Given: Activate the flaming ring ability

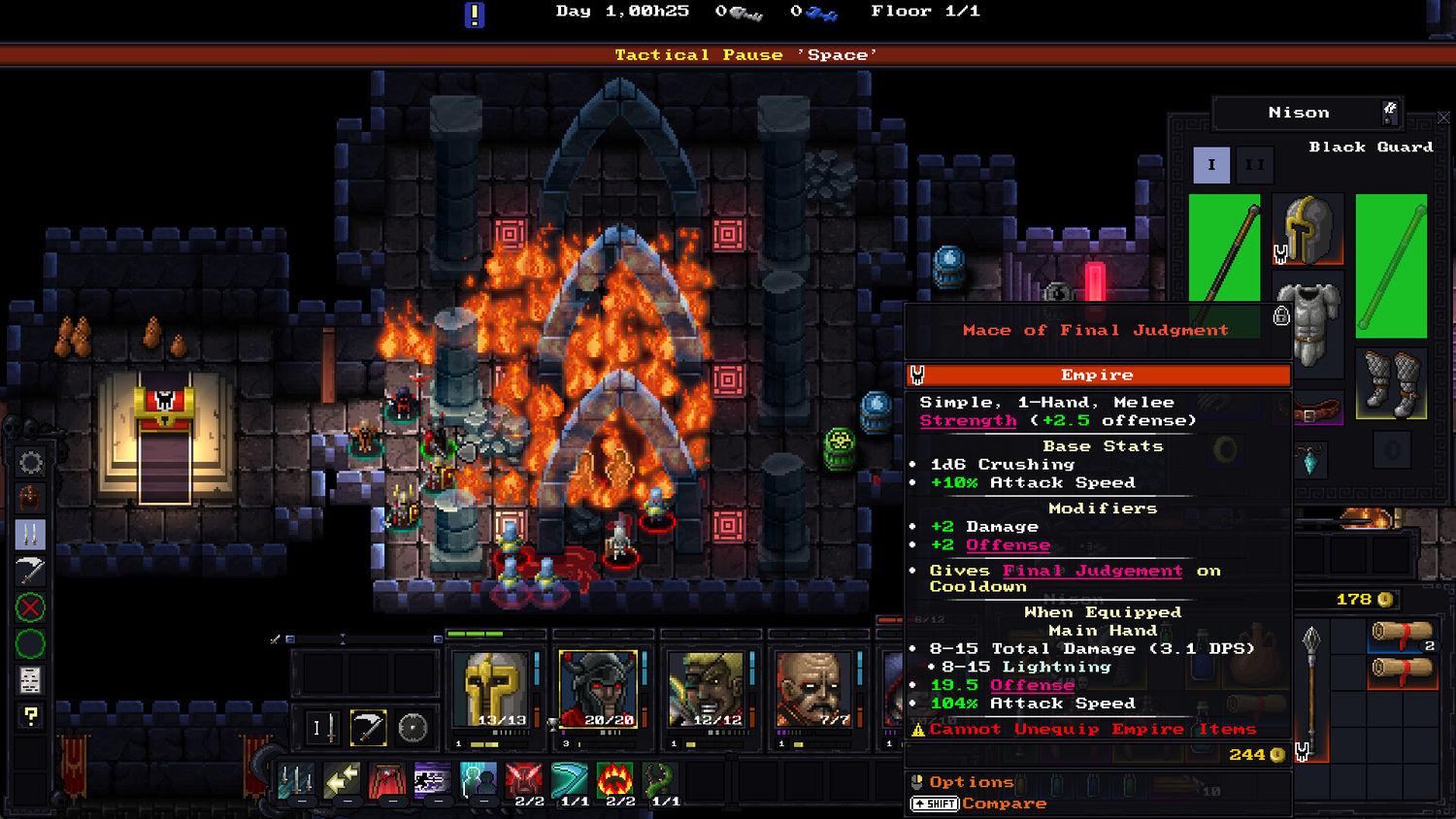Looking at the screenshot, I should click(615, 779).
